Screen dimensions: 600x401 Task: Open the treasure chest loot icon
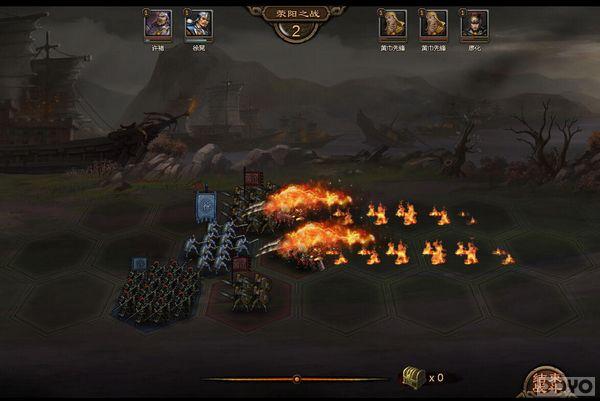[412, 377]
